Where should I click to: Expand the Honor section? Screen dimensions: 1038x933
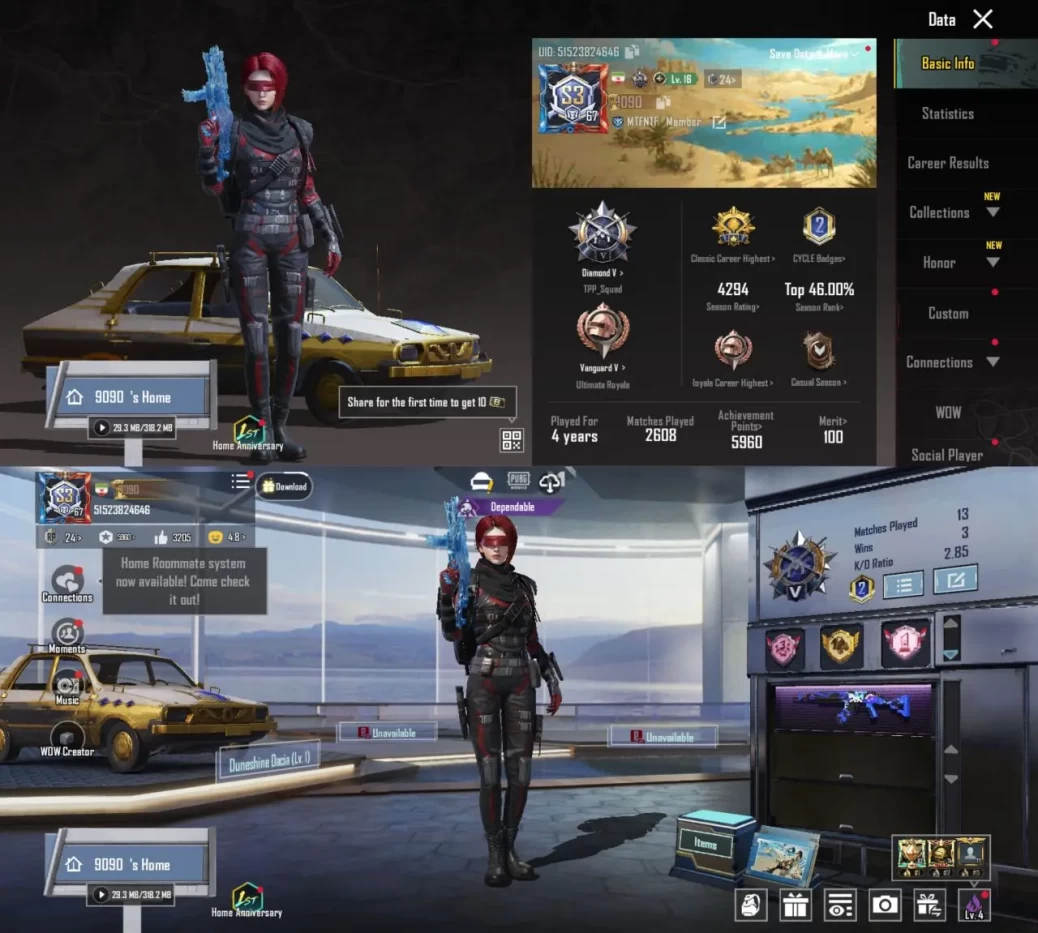pyautogui.click(x=950, y=262)
